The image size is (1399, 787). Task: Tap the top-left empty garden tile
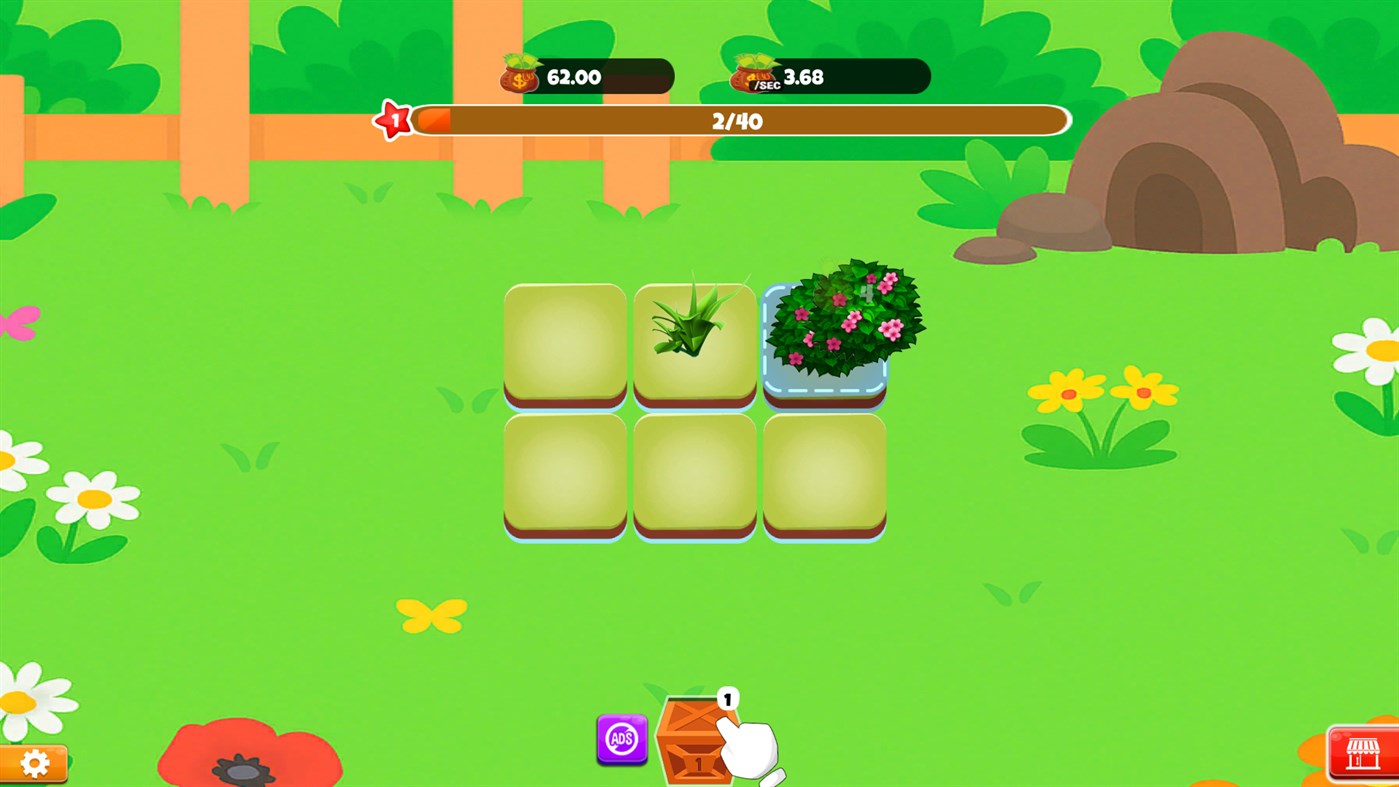click(565, 345)
